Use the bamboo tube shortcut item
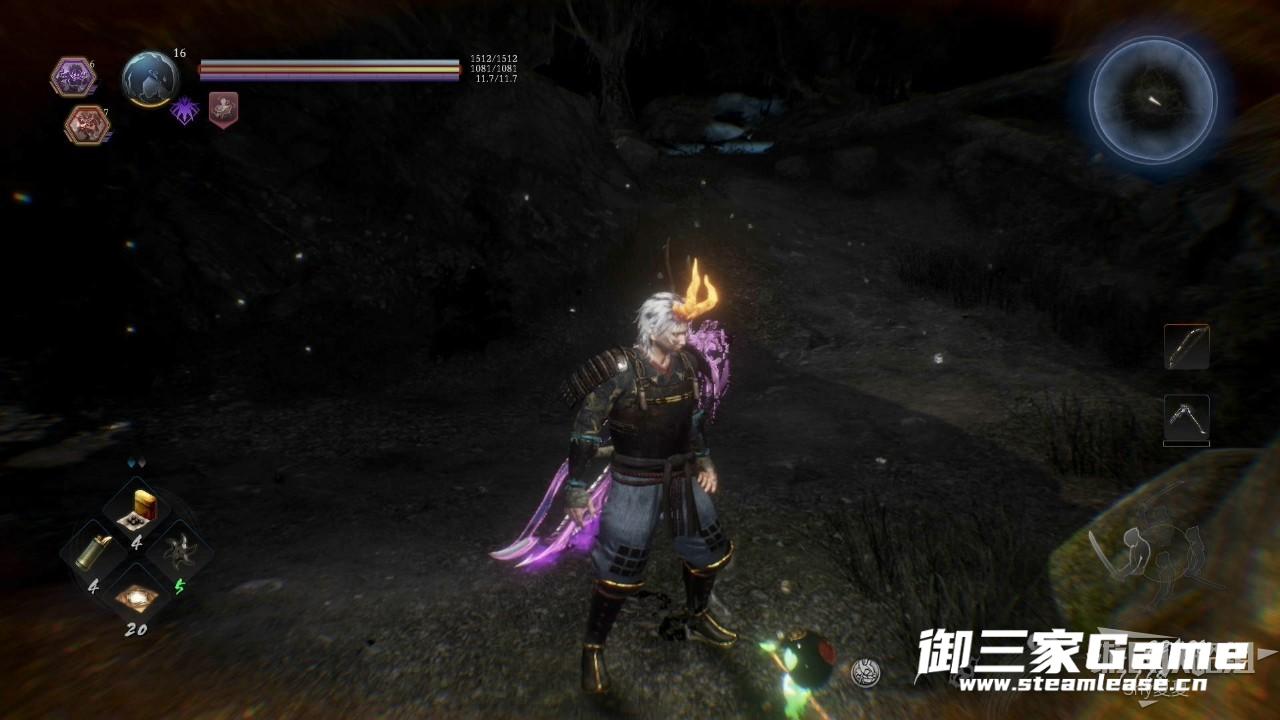This screenshot has width=1280, height=720. [x=95, y=551]
